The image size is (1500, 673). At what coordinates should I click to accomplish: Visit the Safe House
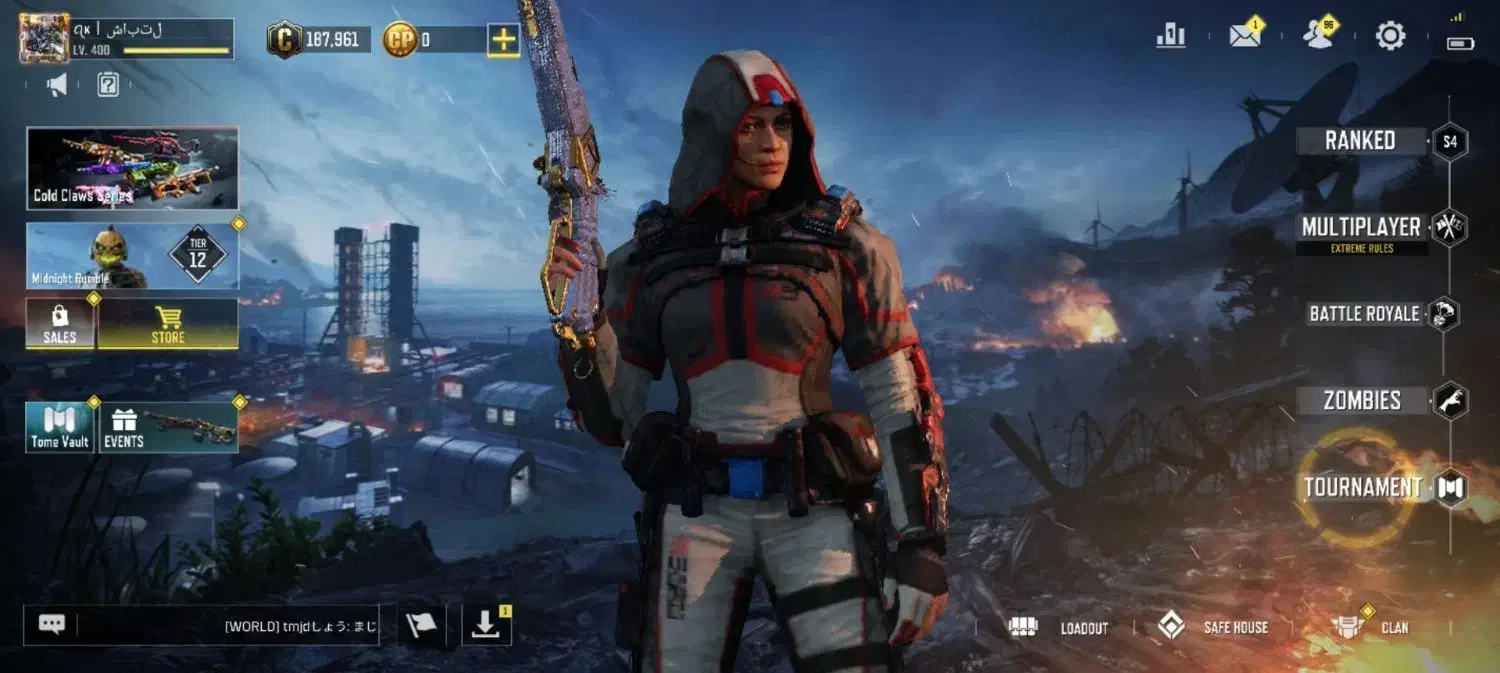[1213, 627]
